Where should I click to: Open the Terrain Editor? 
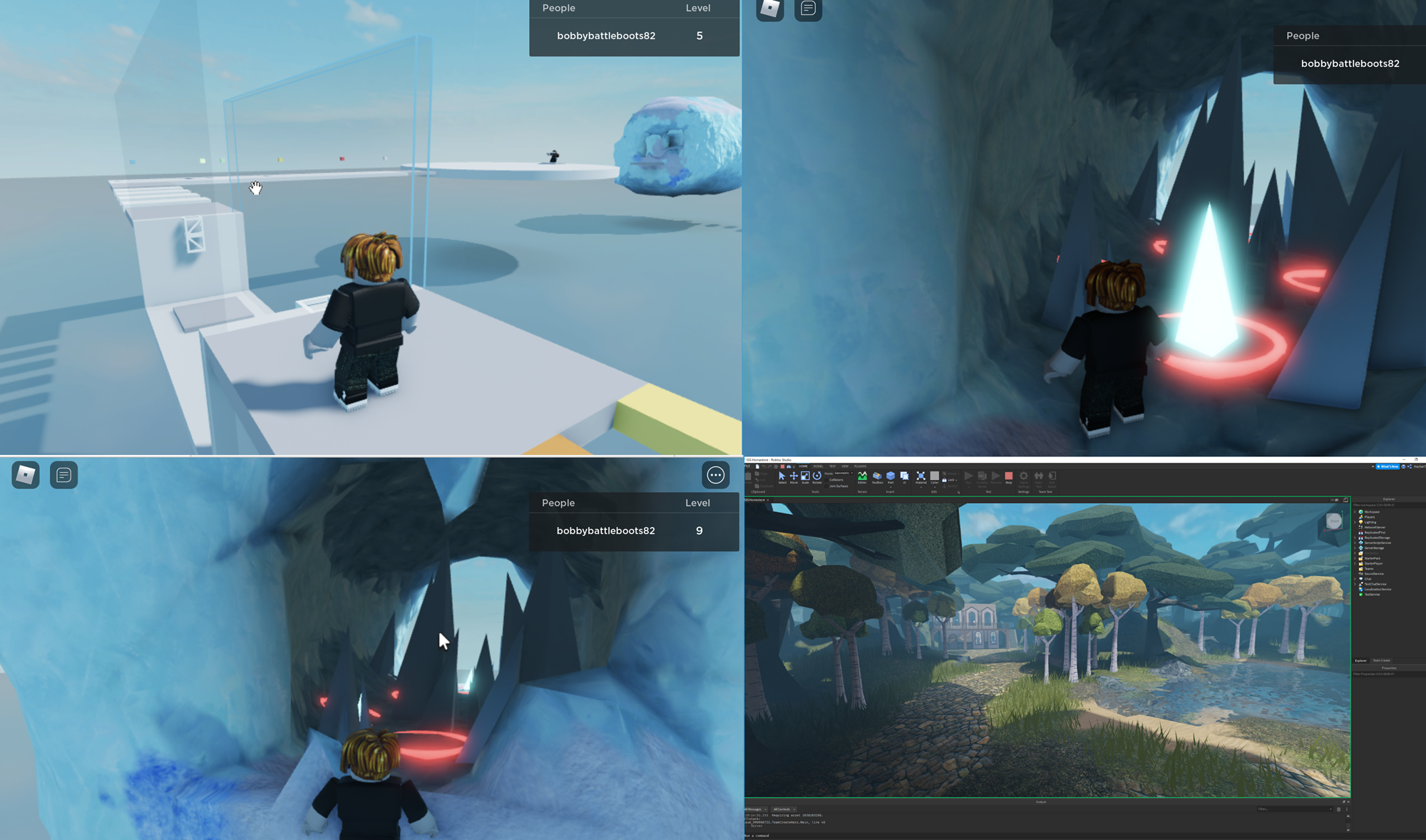[863, 477]
